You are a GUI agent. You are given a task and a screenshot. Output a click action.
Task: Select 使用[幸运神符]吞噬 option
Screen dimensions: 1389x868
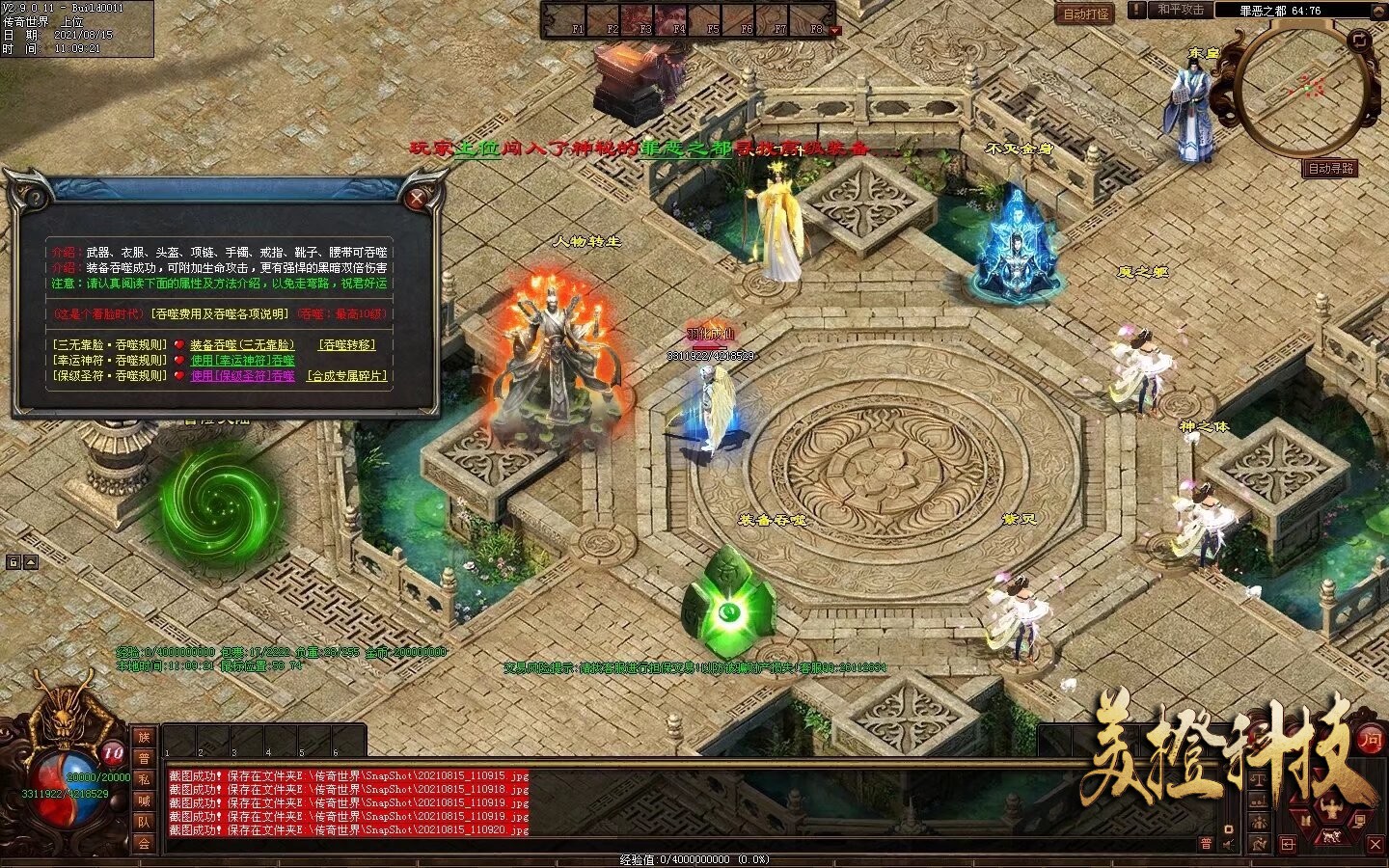(242, 360)
